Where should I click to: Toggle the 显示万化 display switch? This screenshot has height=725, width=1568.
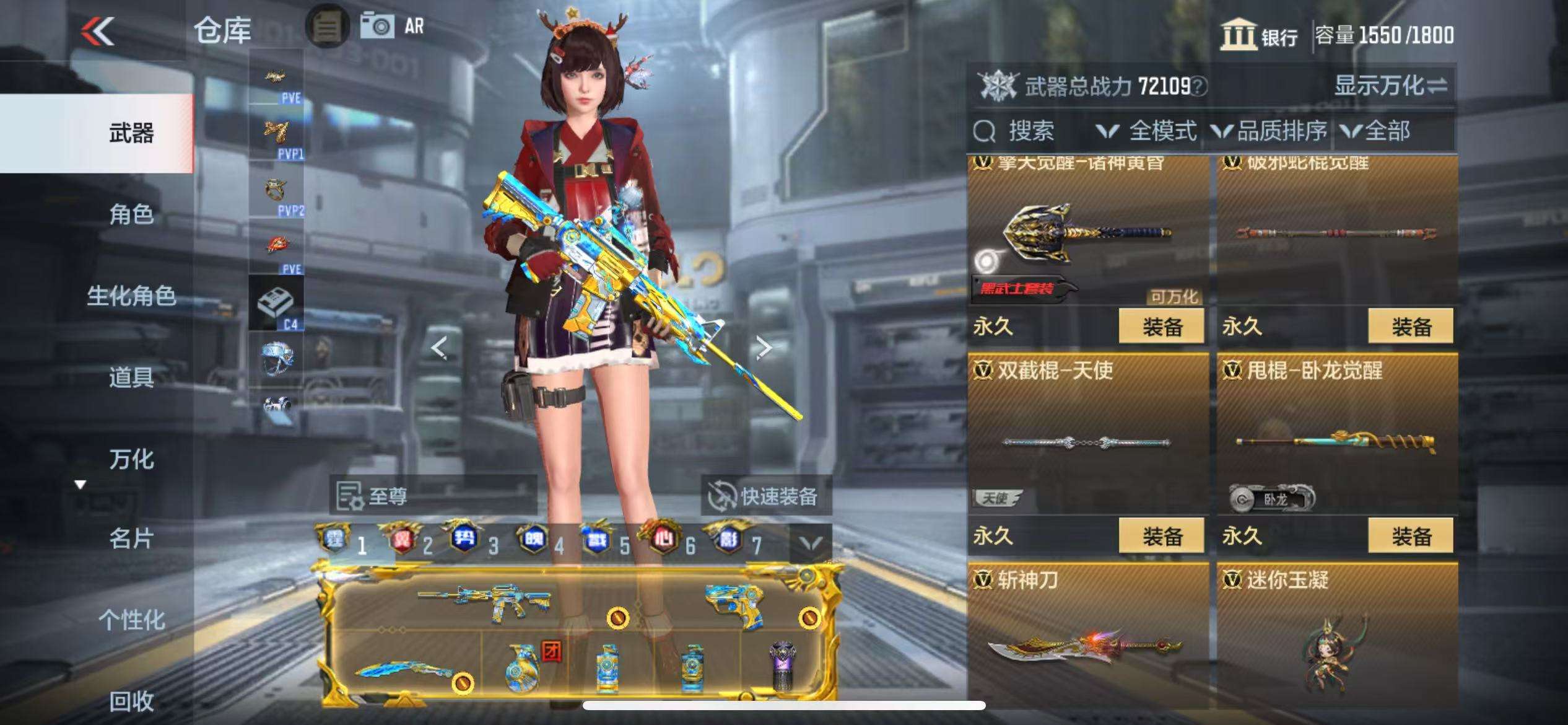click(1390, 86)
